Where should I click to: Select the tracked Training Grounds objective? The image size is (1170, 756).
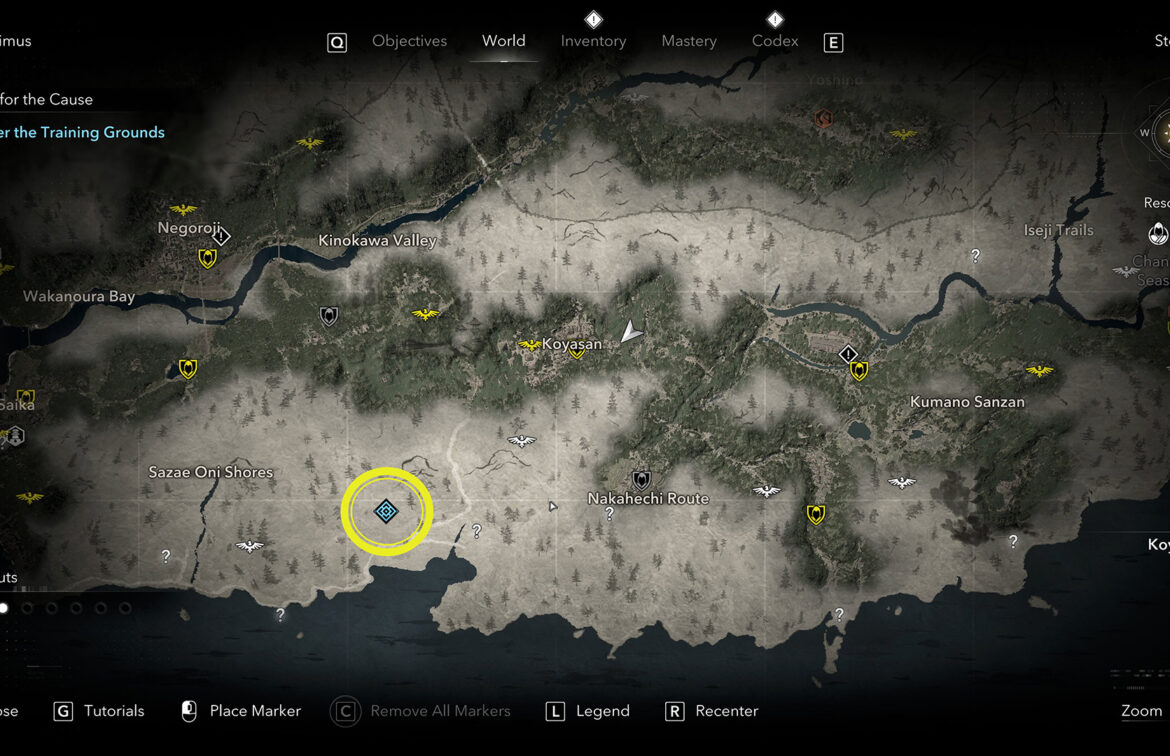[82, 132]
